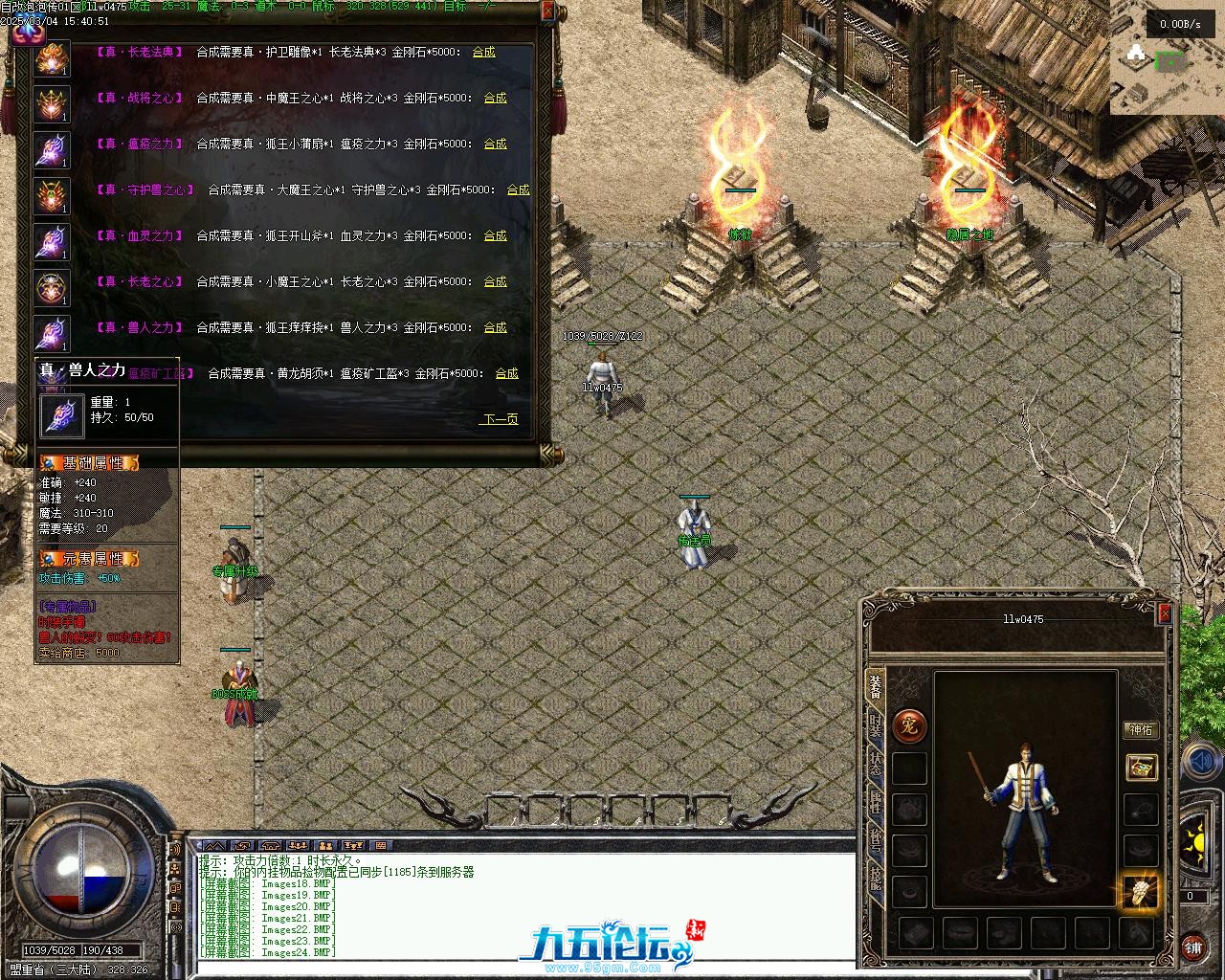Close the character equipment window

tap(1164, 612)
